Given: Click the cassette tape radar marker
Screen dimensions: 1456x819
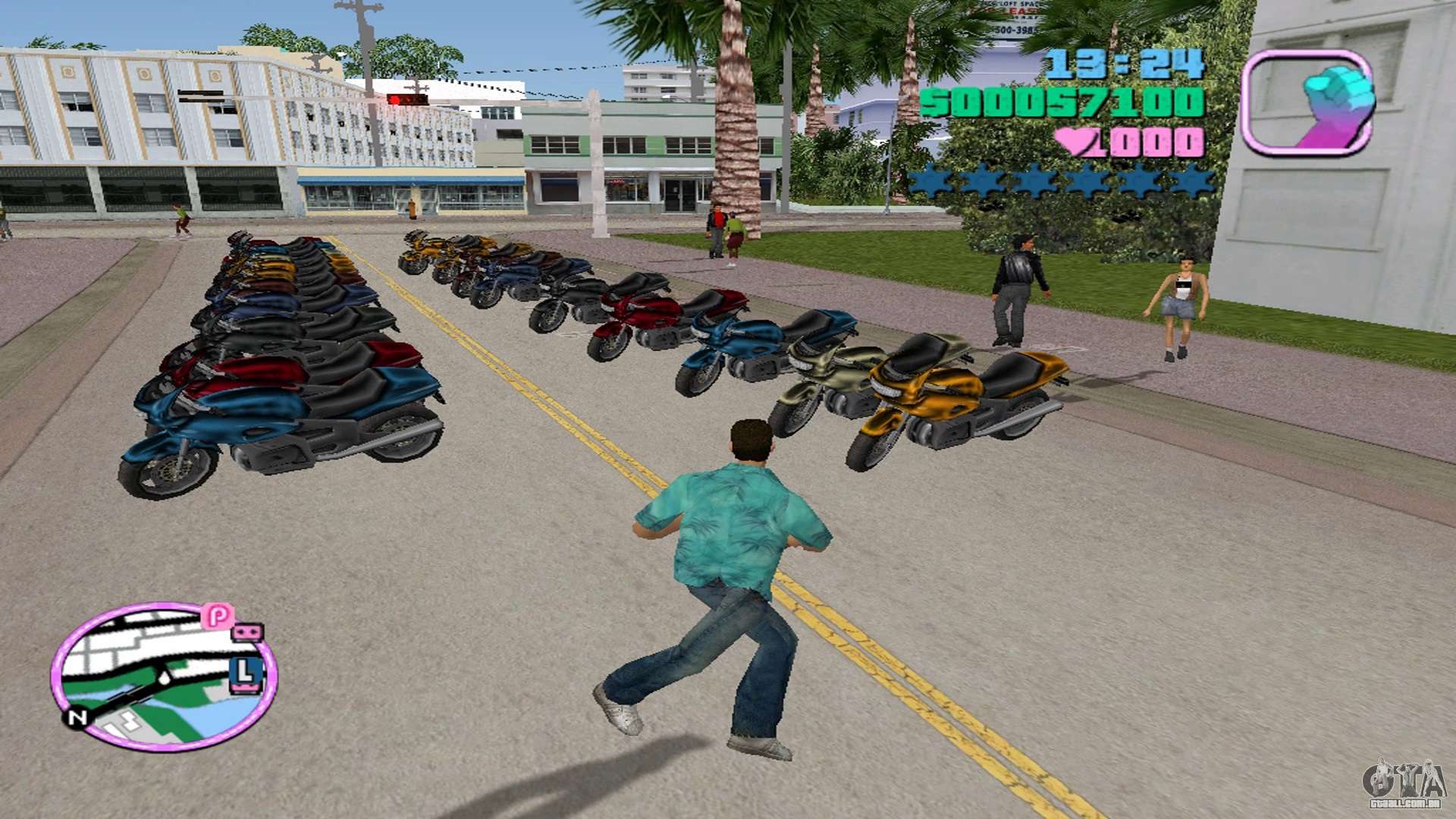Looking at the screenshot, I should (247, 632).
